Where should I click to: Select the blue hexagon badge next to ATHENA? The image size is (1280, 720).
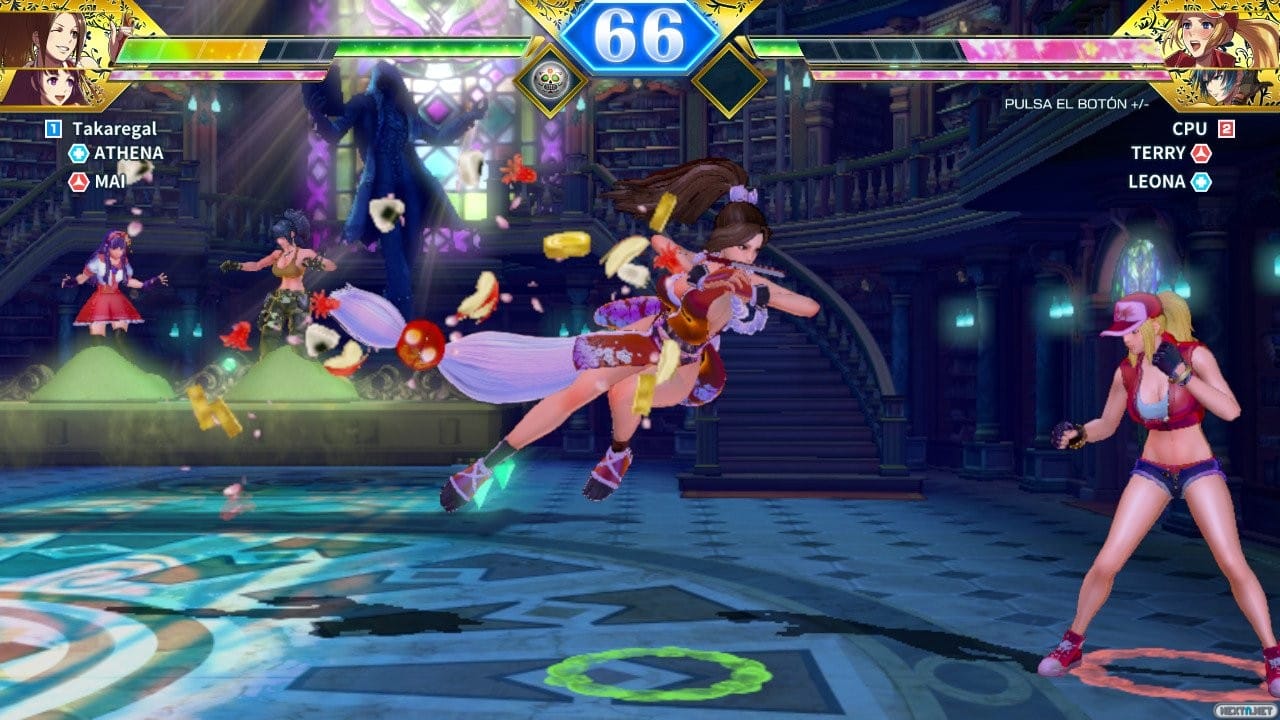pyautogui.click(x=81, y=151)
